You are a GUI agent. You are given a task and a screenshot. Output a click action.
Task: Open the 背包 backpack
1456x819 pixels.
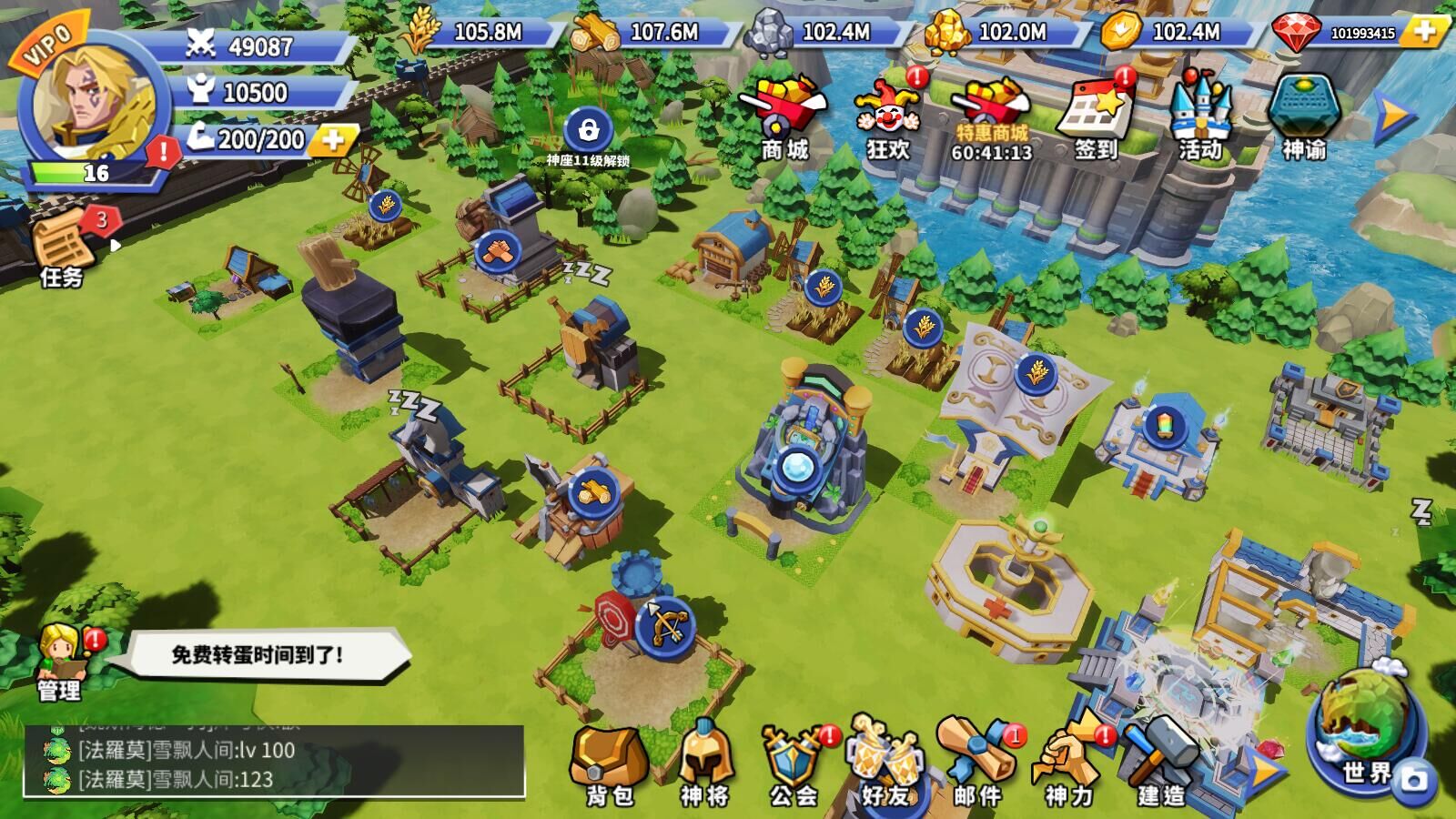tap(609, 764)
